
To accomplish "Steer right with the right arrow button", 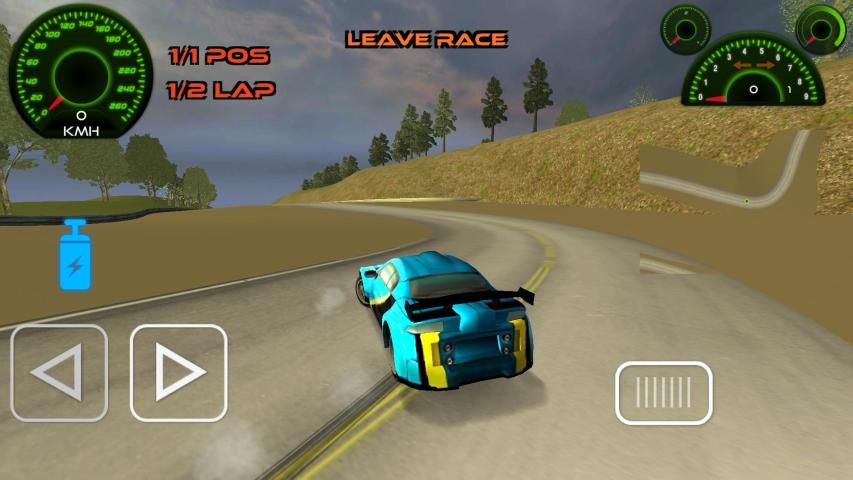I will coord(178,373).
